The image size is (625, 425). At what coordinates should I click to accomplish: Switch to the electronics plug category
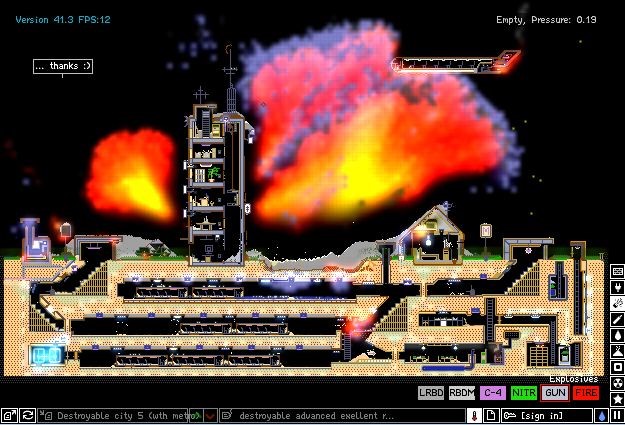(617, 287)
